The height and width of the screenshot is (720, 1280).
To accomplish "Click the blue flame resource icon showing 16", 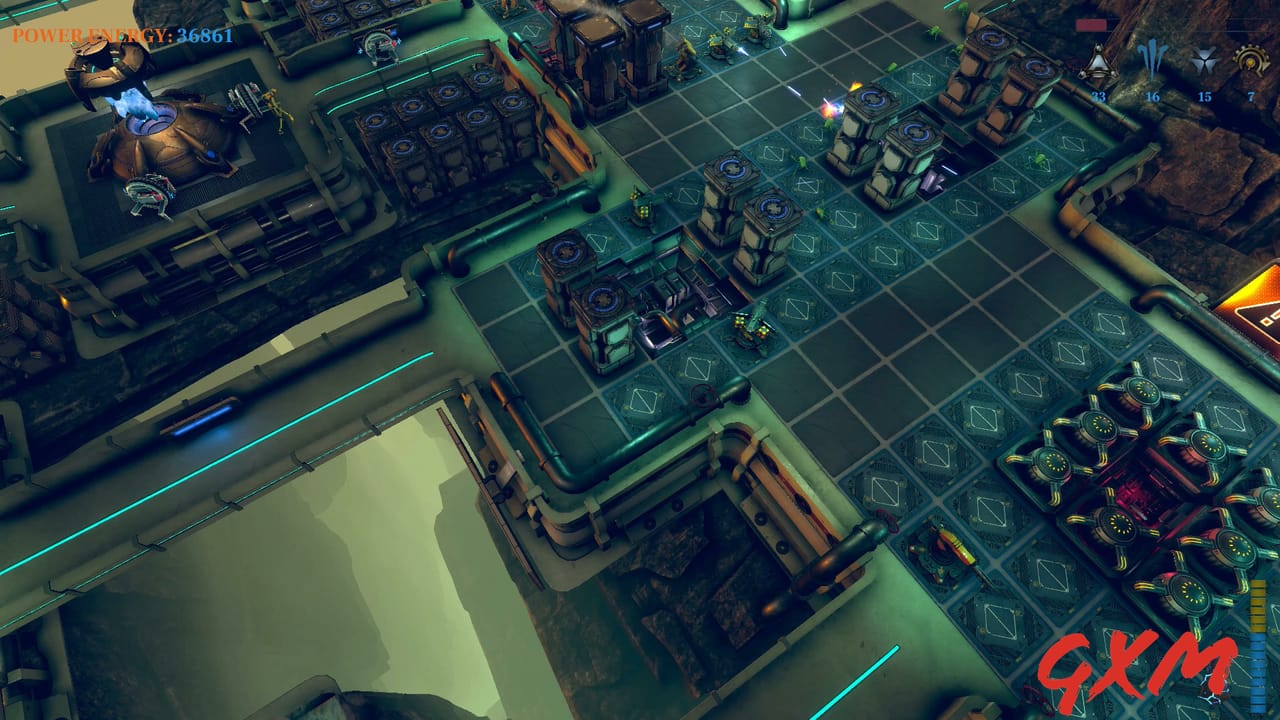I will (1152, 60).
